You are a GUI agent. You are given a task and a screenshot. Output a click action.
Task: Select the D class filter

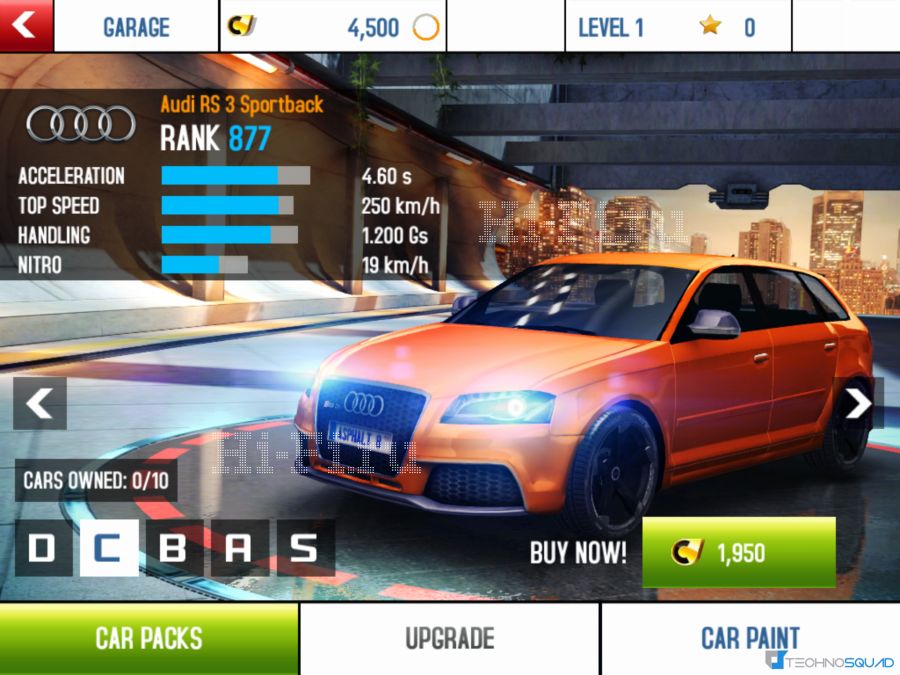point(44,548)
